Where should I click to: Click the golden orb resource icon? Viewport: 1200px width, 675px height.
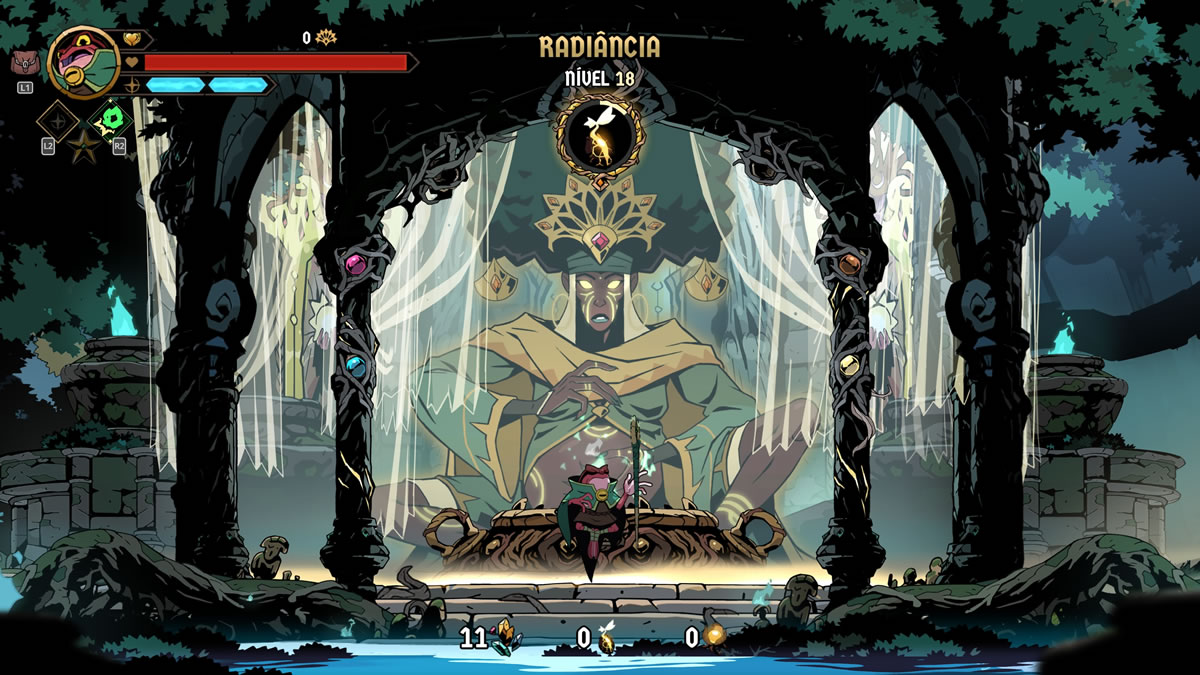tap(713, 636)
